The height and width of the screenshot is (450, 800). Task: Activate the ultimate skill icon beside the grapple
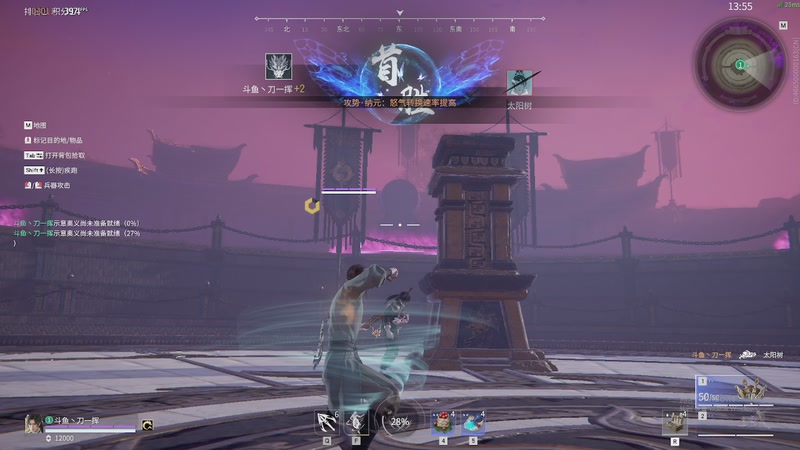pyautogui.click(x=357, y=423)
